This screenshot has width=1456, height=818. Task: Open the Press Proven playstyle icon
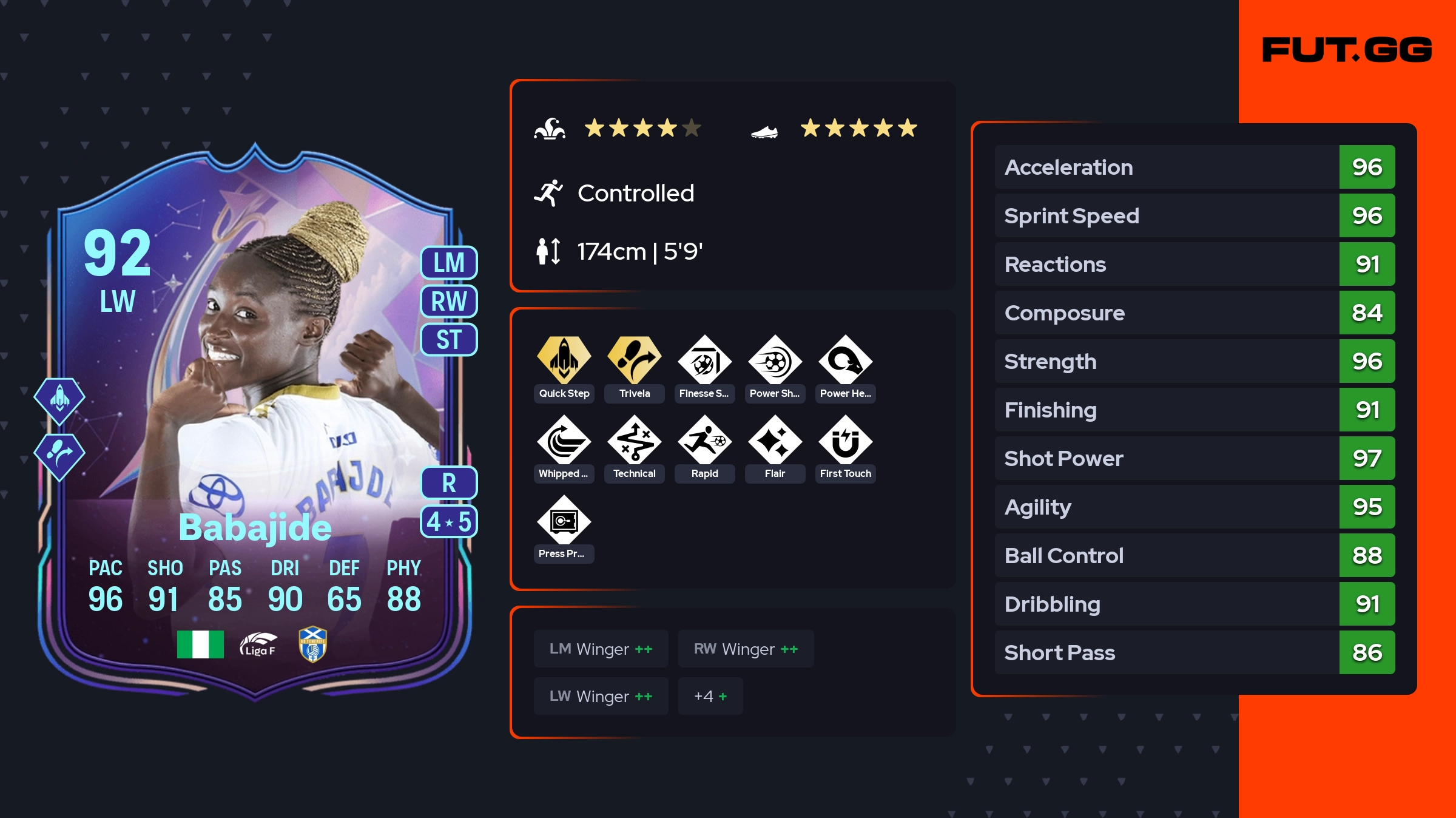[564, 521]
